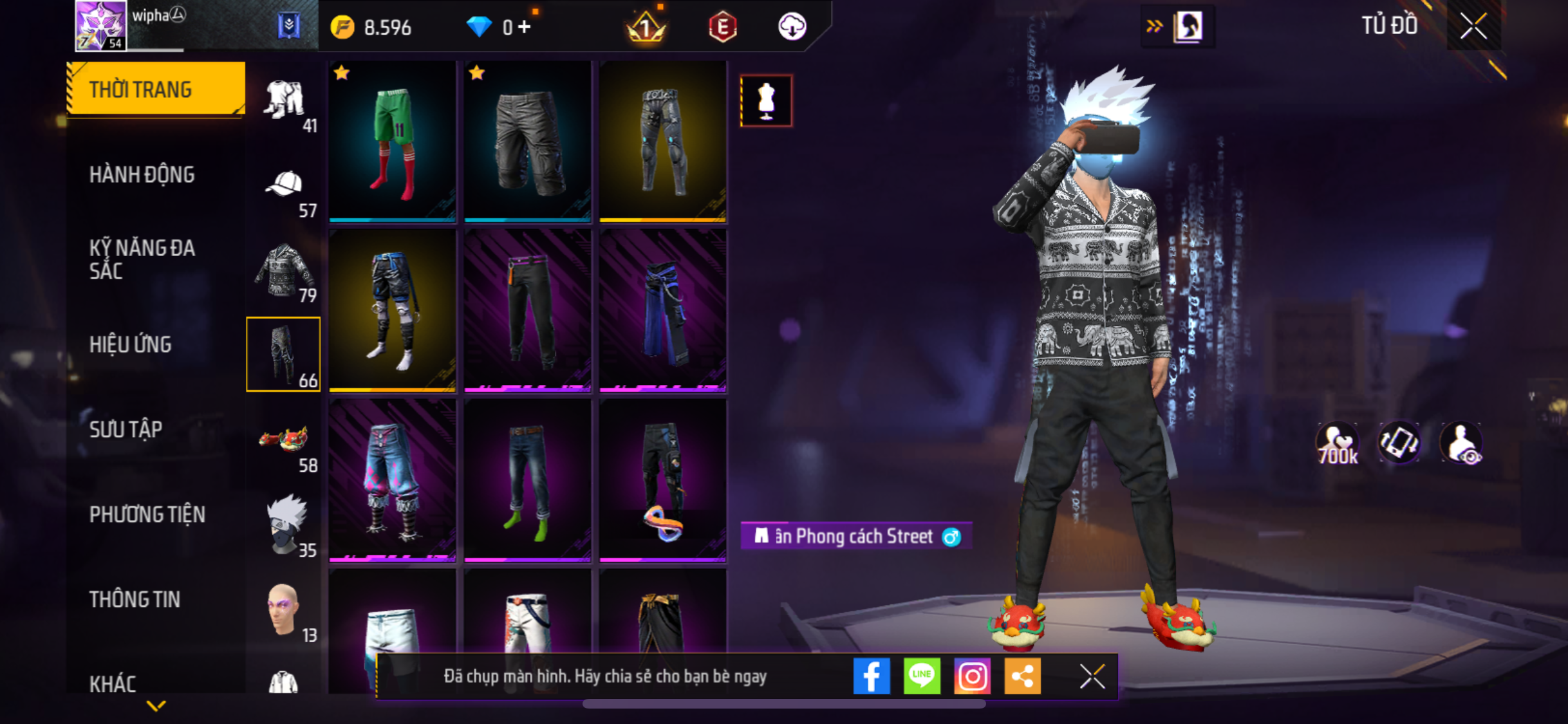Open the PHƯƠNG TIỆN category

click(x=147, y=514)
